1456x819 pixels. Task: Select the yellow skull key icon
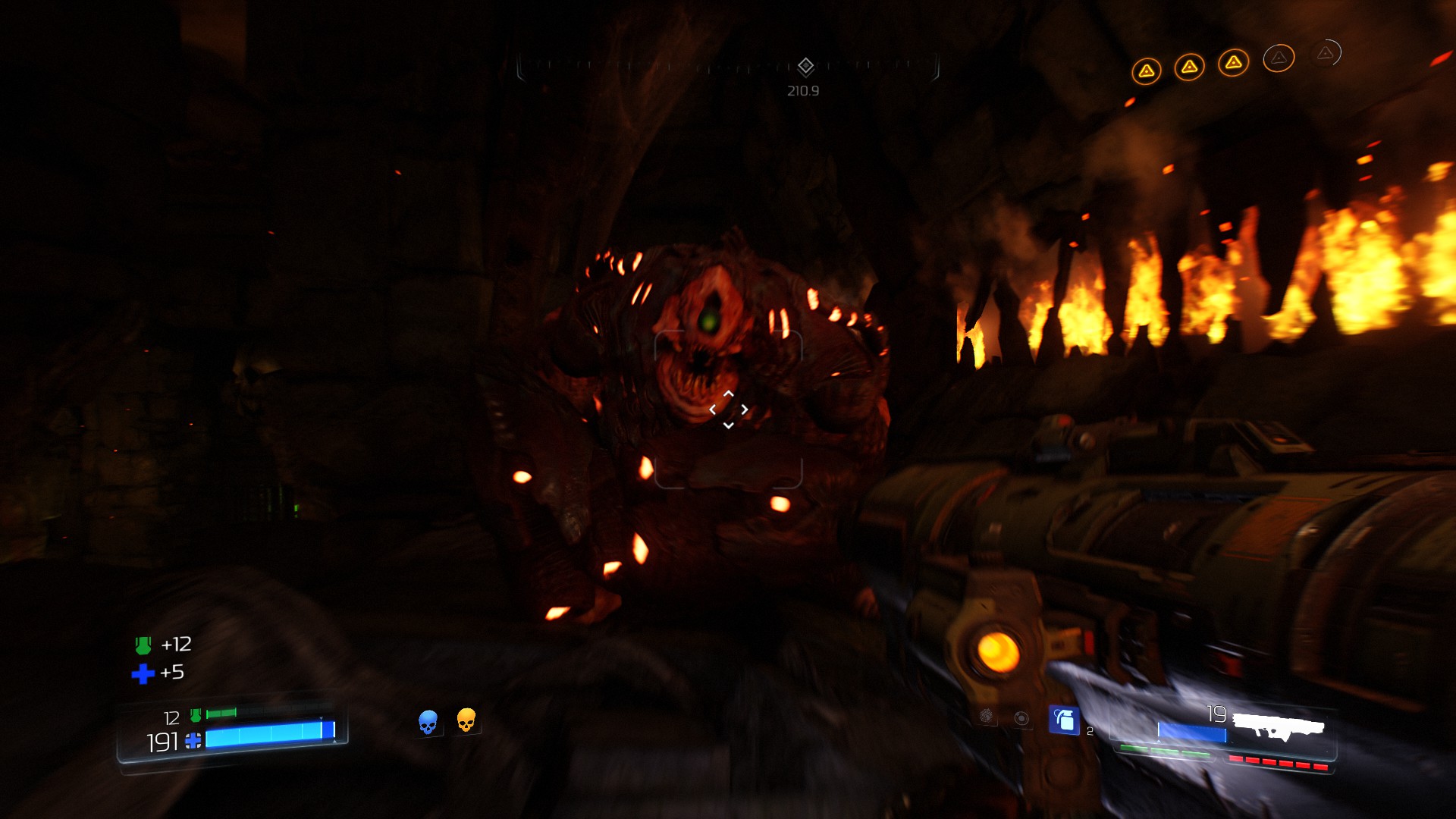(466, 720)
